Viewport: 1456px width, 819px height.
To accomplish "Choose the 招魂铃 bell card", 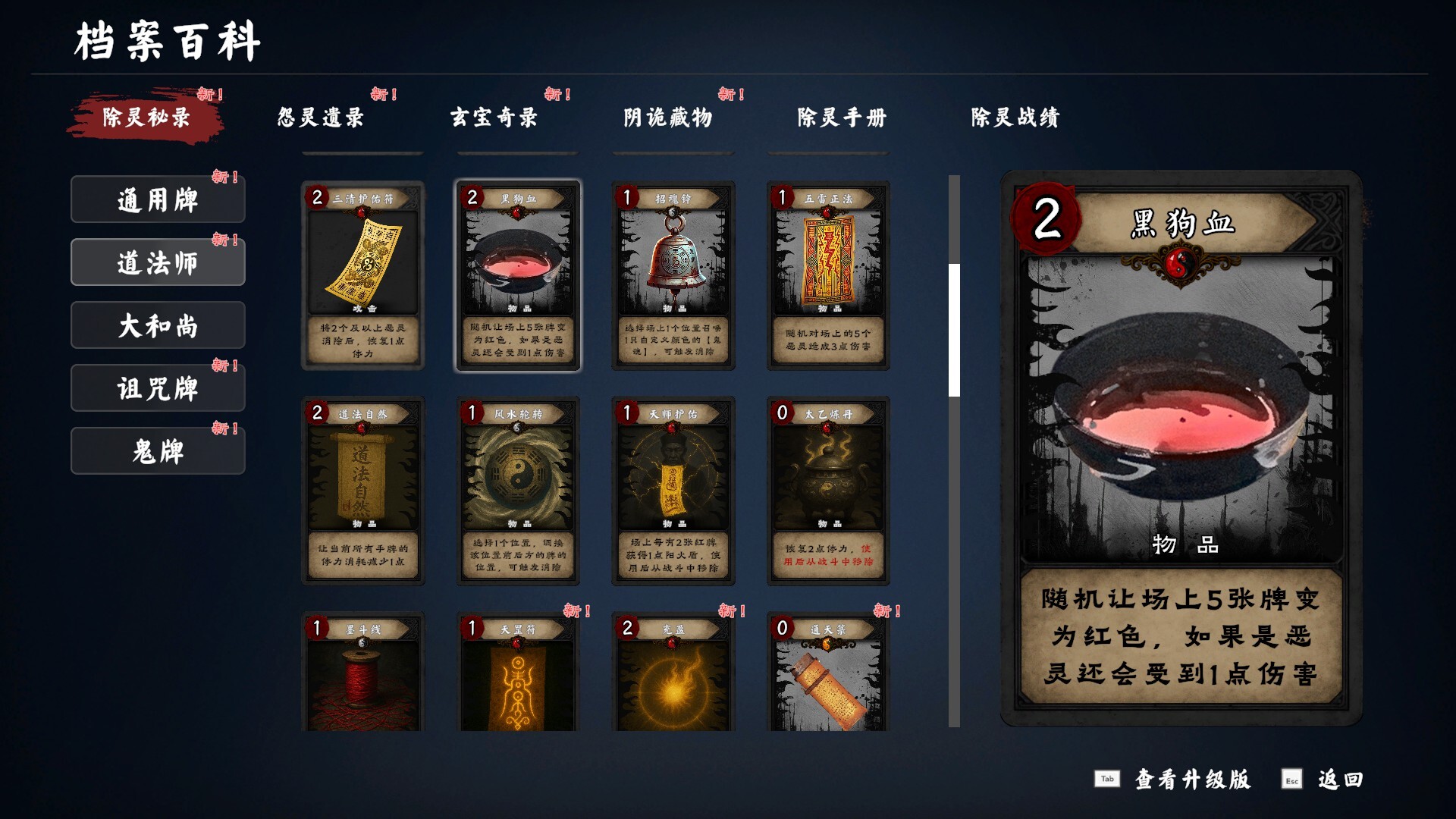I will [673, 275].
